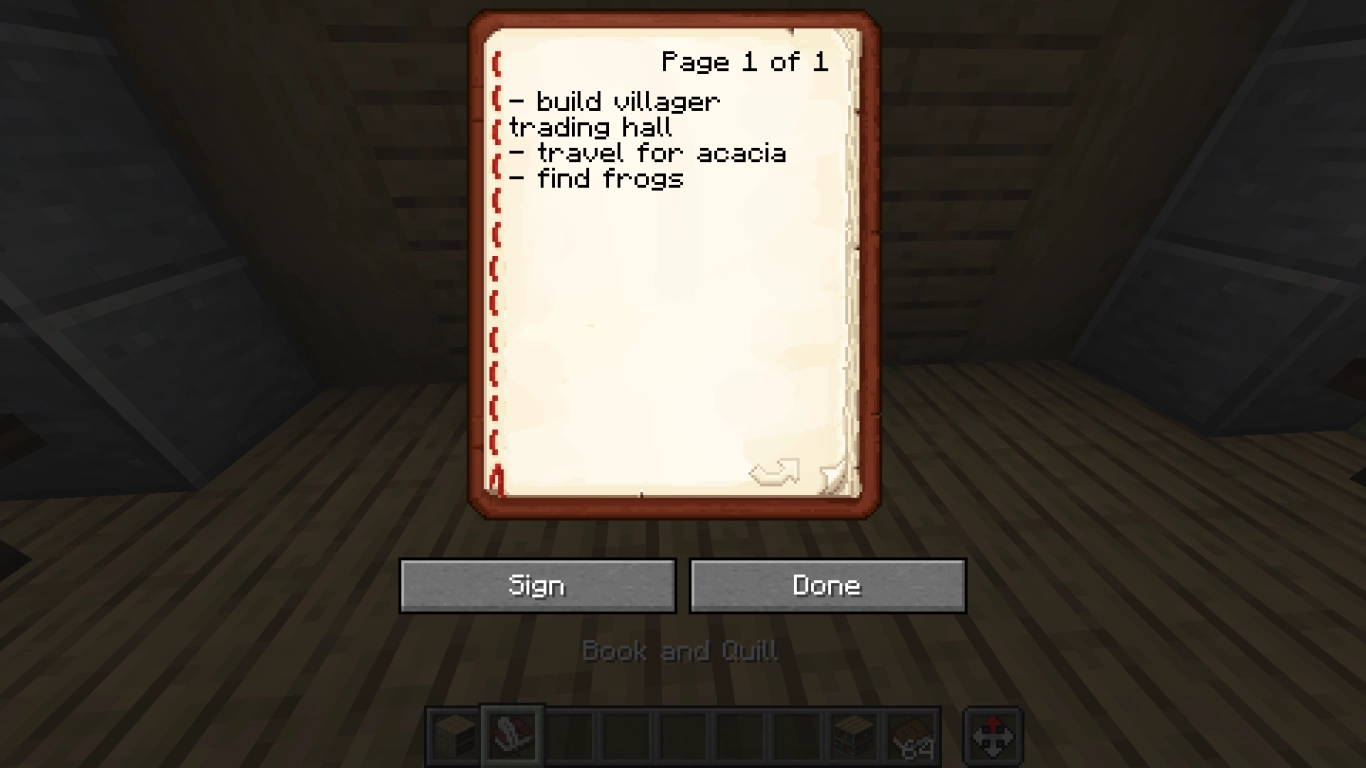The height and width of the screenshot is (768, 1366).
Task: Click the travel for acacia line
Action: point(650,153)
